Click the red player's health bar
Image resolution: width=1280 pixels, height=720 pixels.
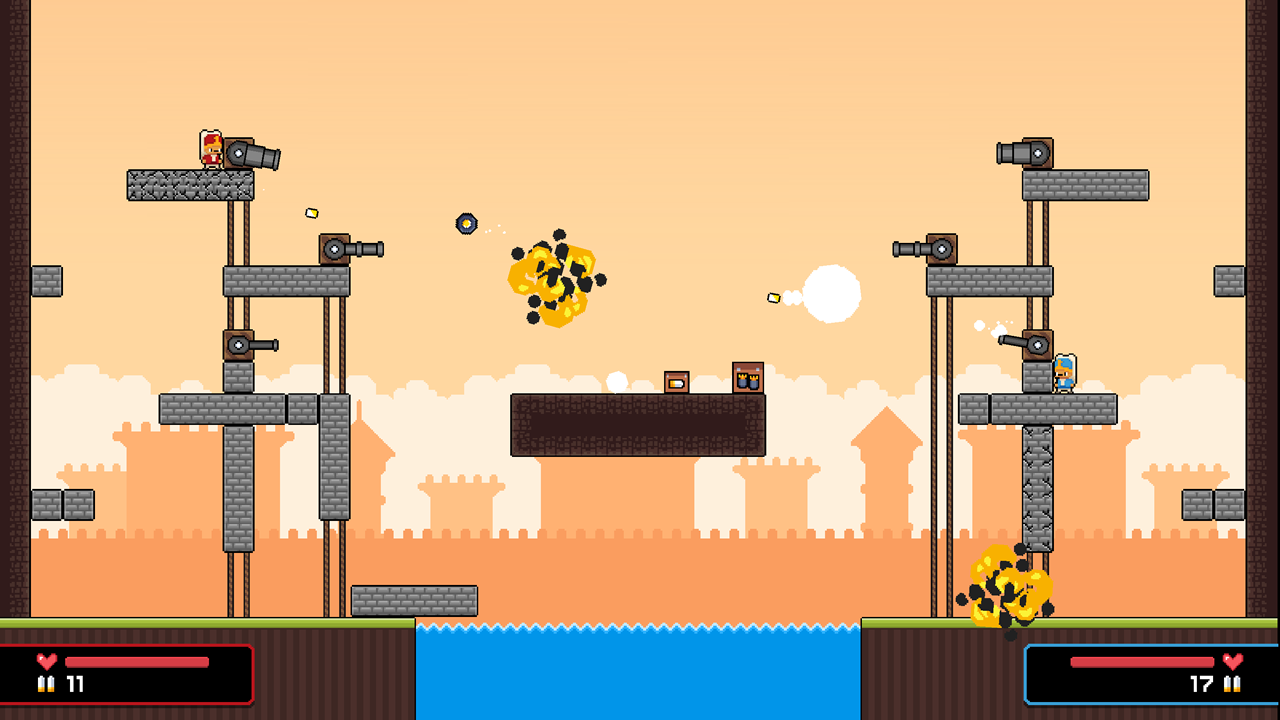(135, 659)
